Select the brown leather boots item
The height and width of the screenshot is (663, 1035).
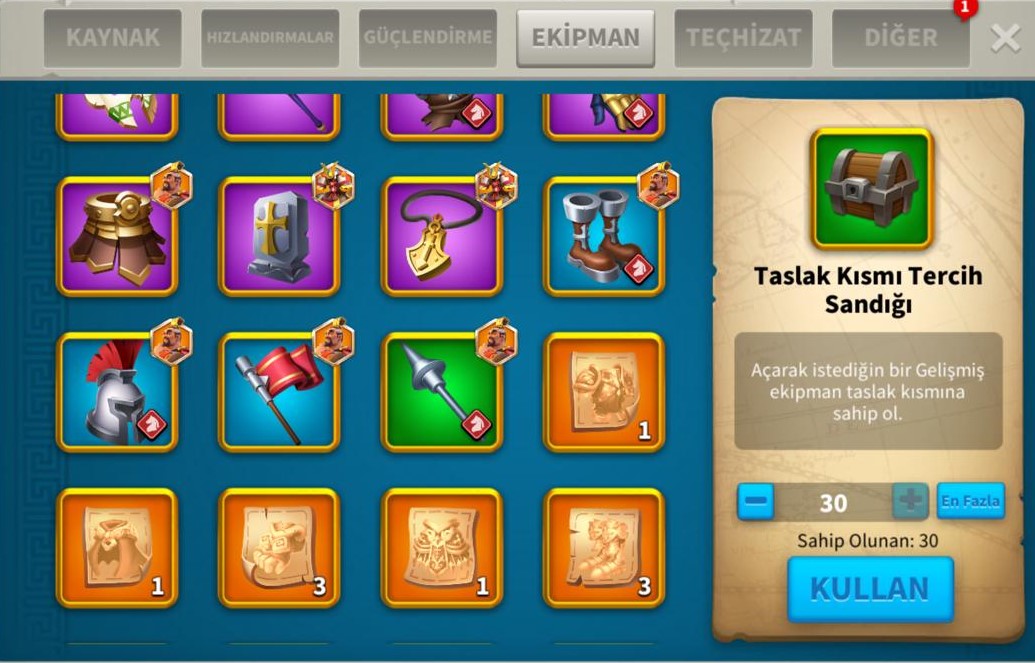coord(603,236)
